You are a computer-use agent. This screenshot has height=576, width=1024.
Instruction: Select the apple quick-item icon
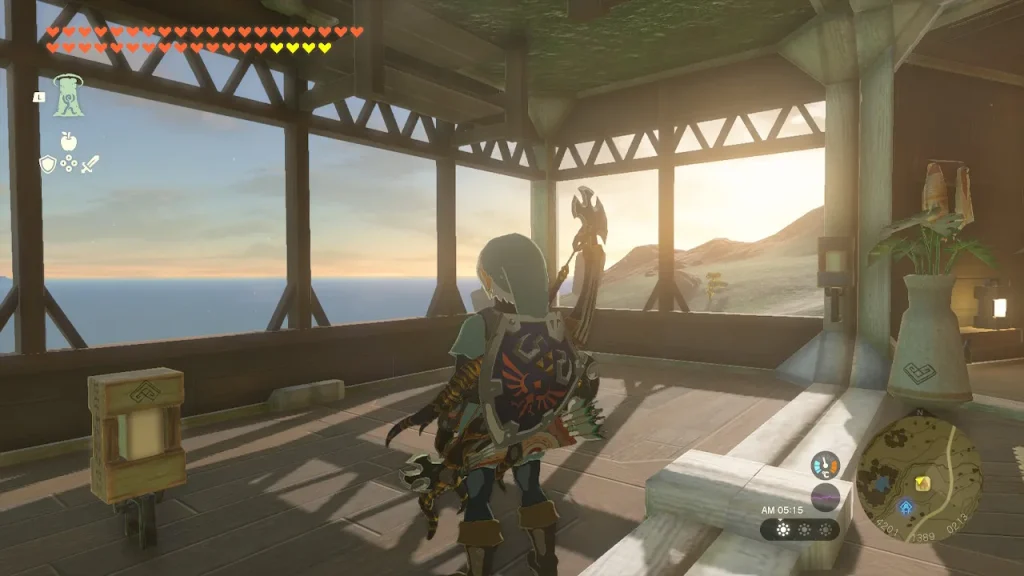tap(68, 142)
